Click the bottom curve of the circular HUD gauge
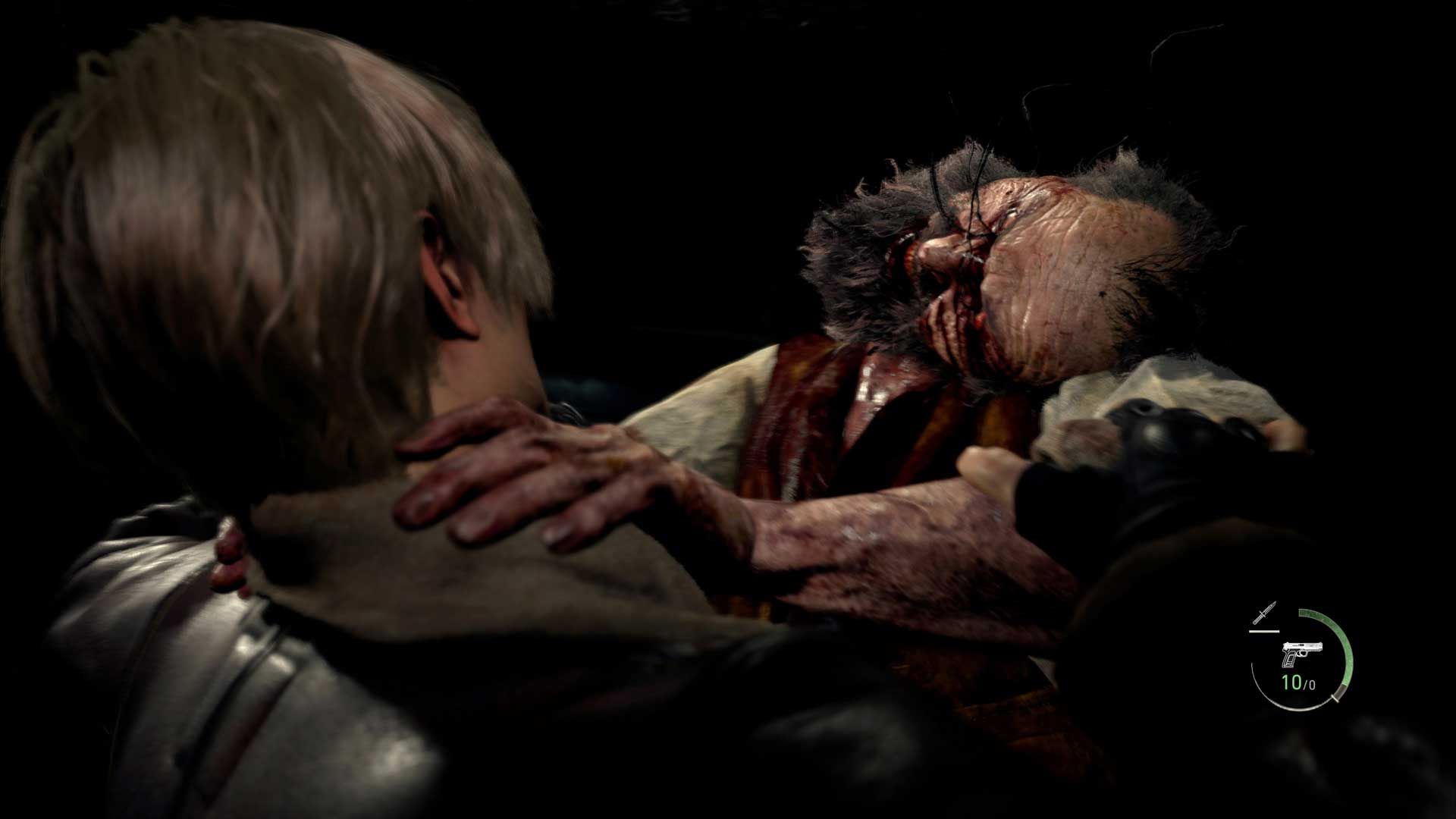Screen dimensions: 1456x819 click(1298, 709)
